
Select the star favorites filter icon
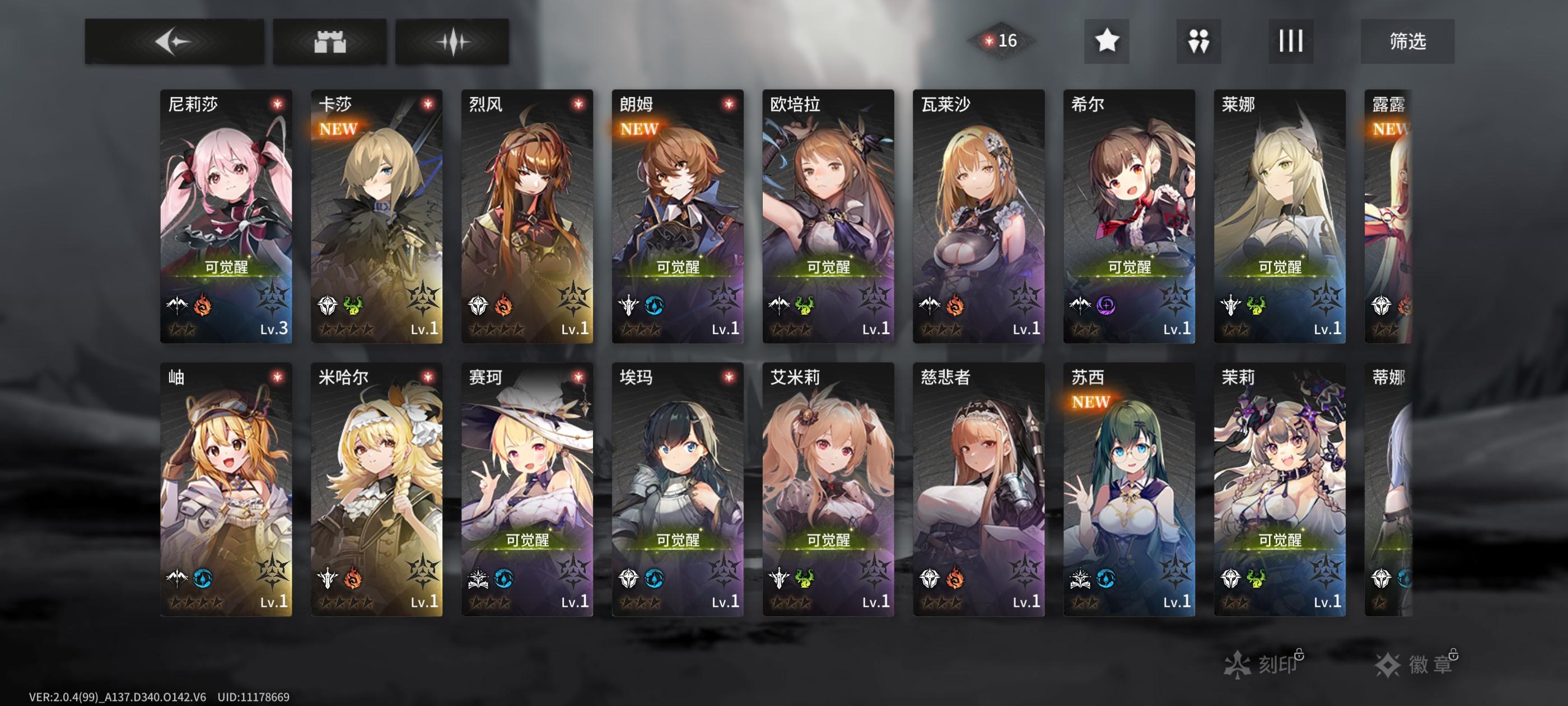click(x=1107, y=42)
